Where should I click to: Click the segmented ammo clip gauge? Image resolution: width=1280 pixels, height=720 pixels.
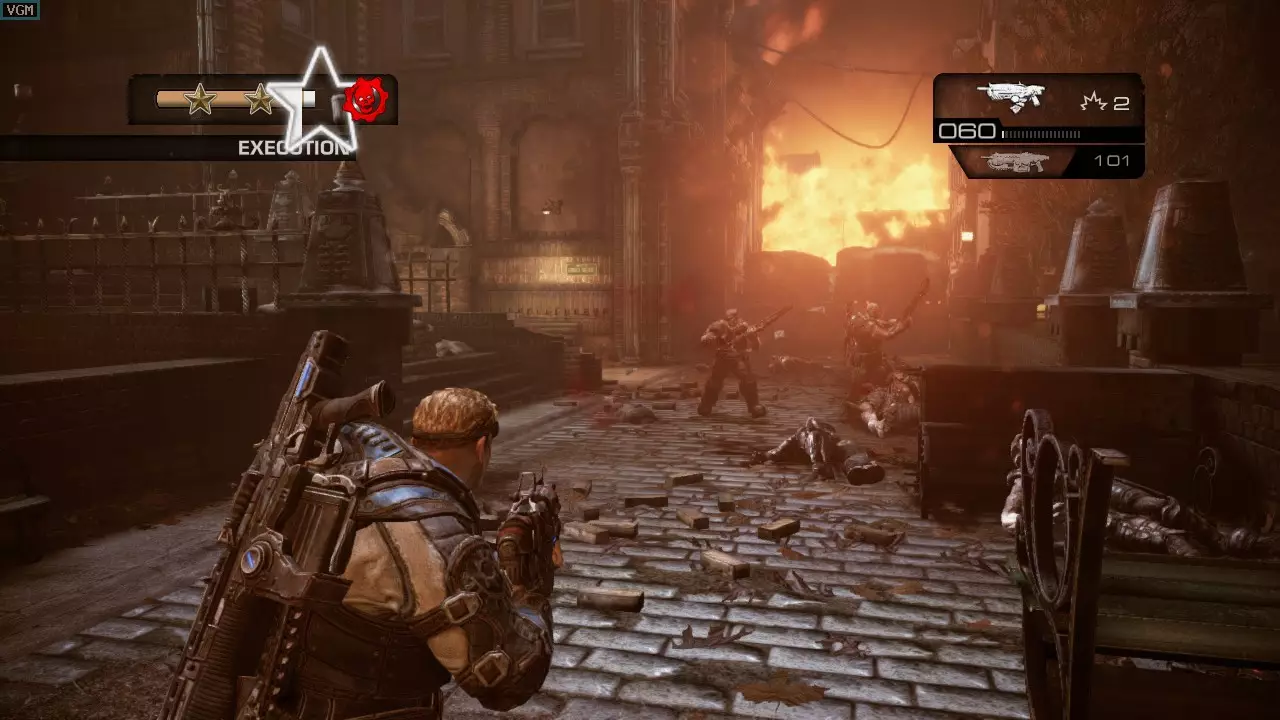click(x=1040, y=131)
